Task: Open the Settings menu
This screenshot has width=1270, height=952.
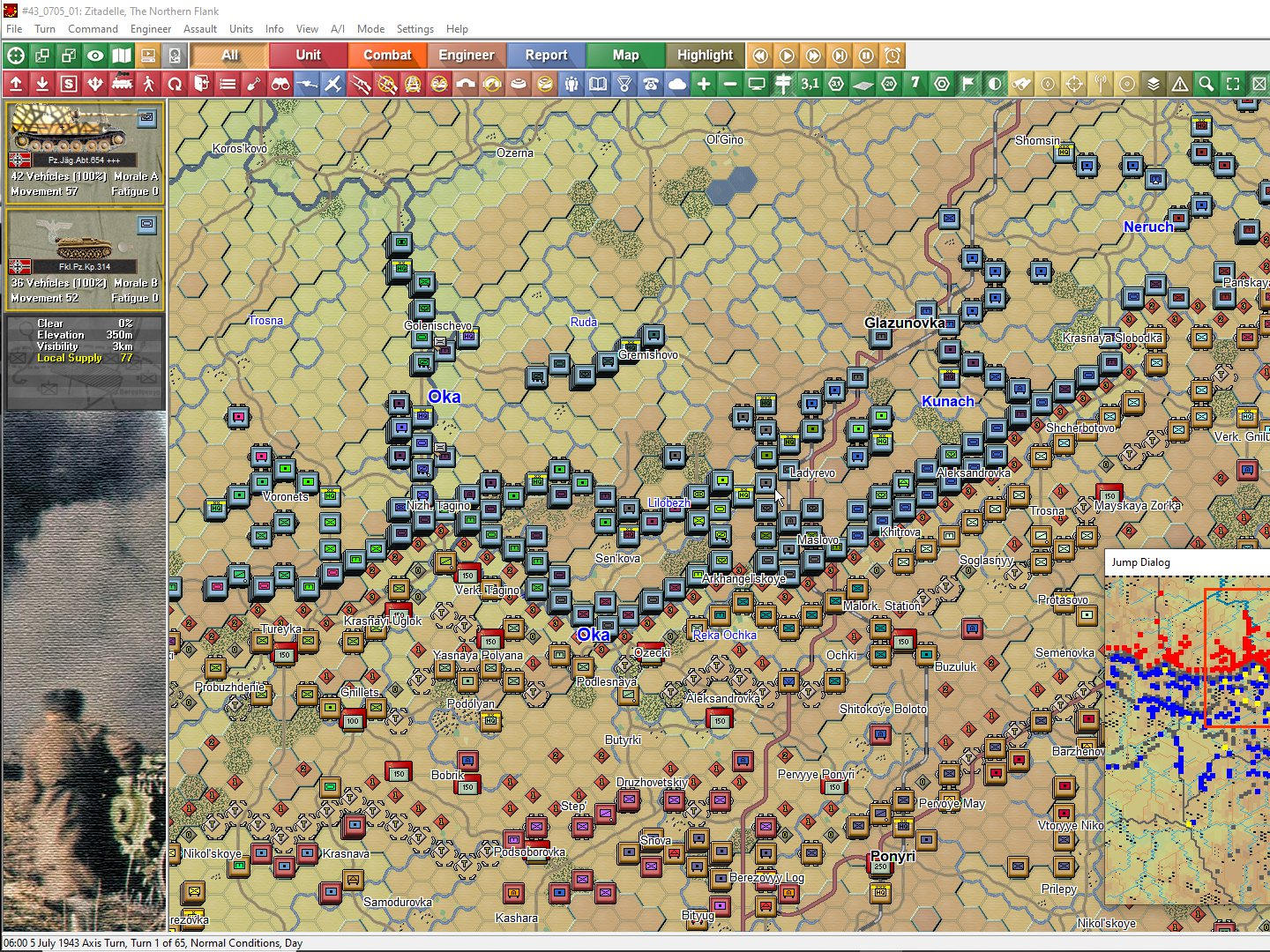Action: tap(415, 29)
